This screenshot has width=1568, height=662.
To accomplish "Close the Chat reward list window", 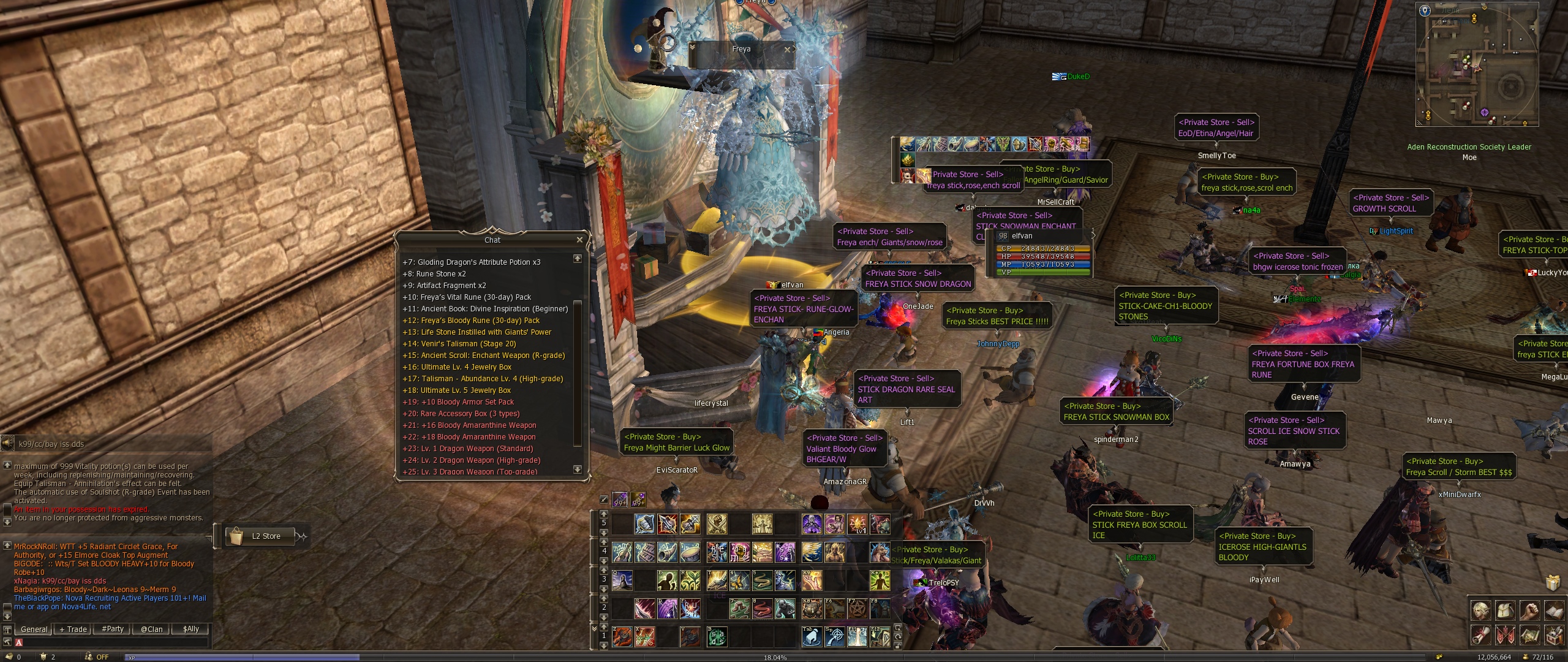I will click(579, 240).
